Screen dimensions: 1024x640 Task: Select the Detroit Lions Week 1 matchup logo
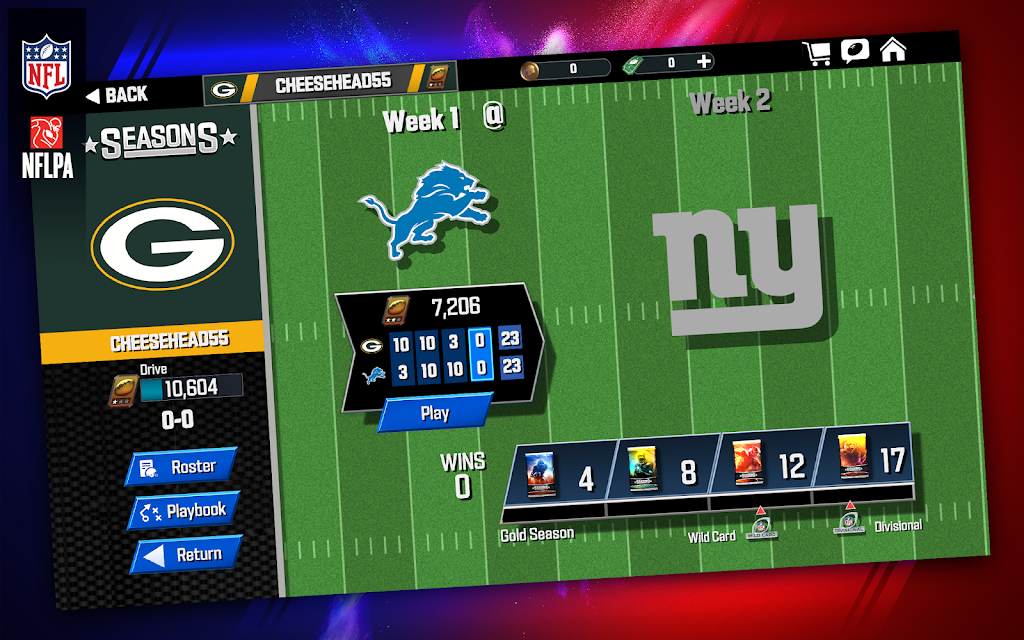point(428,212)
